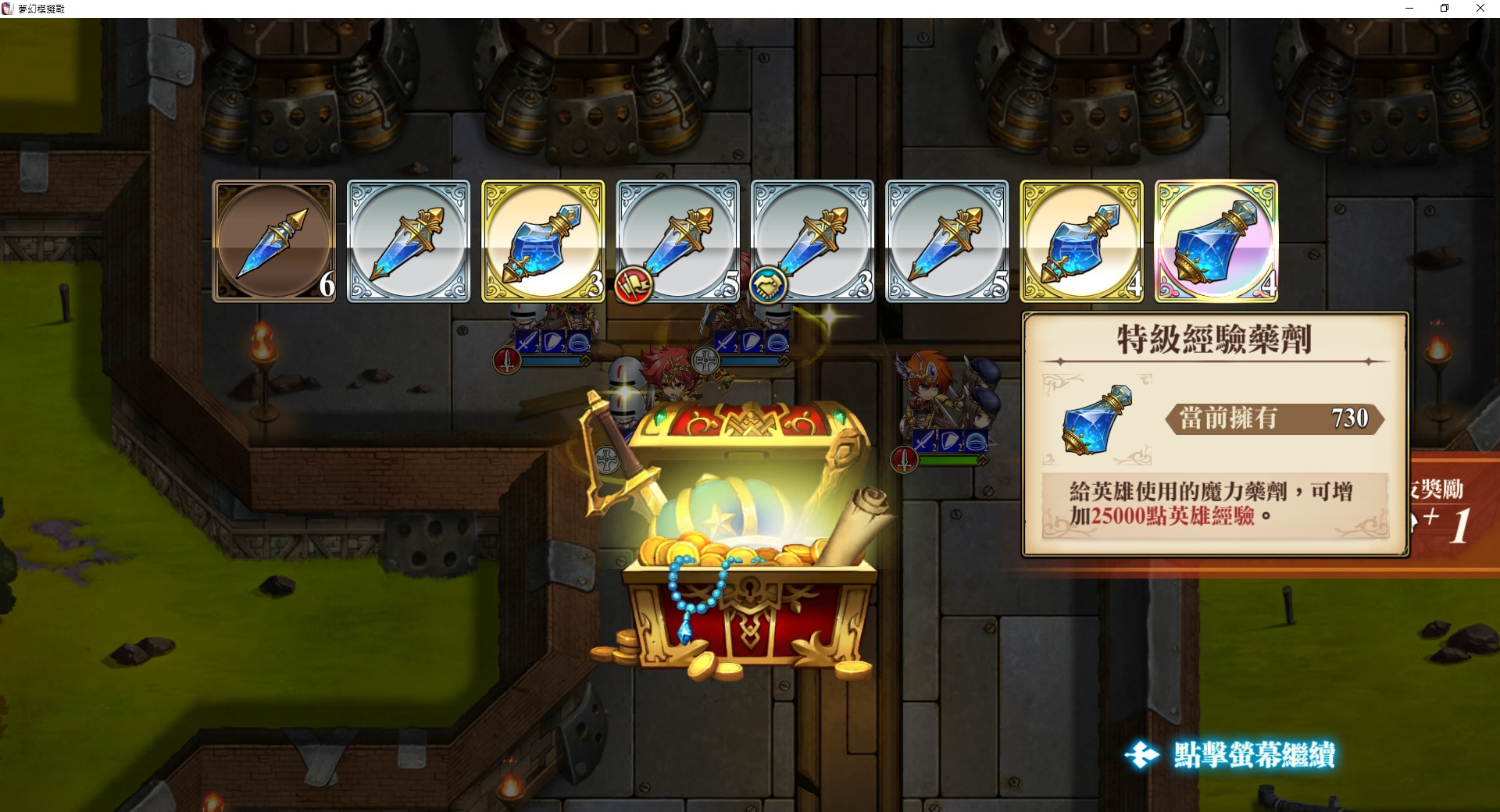Select the rainbow-framed potion in the last slot
Image resolution: width=1500 pixels, height=812 pixels.
tap(1216, 240)
